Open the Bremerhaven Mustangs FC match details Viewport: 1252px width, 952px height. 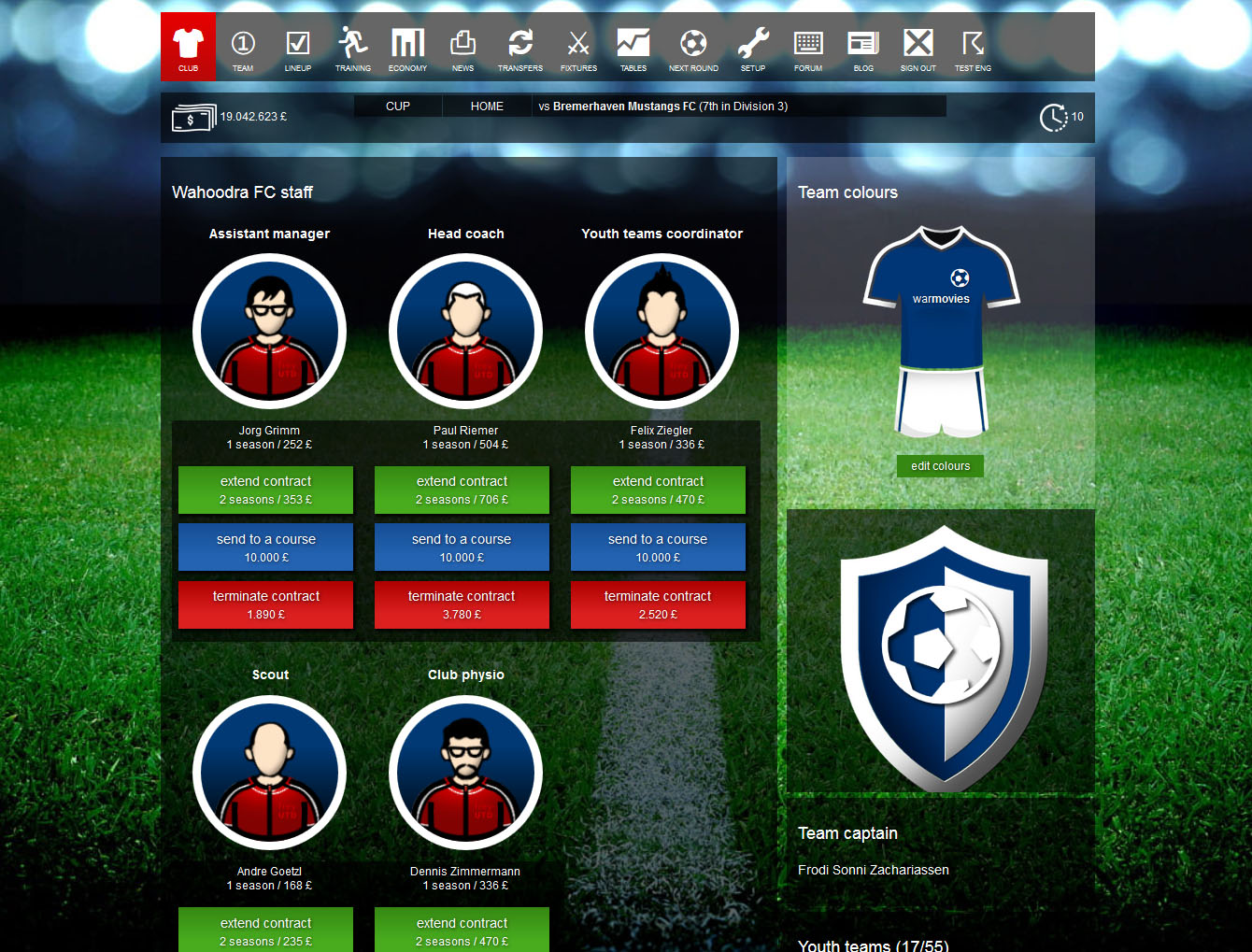click(668, 106)
